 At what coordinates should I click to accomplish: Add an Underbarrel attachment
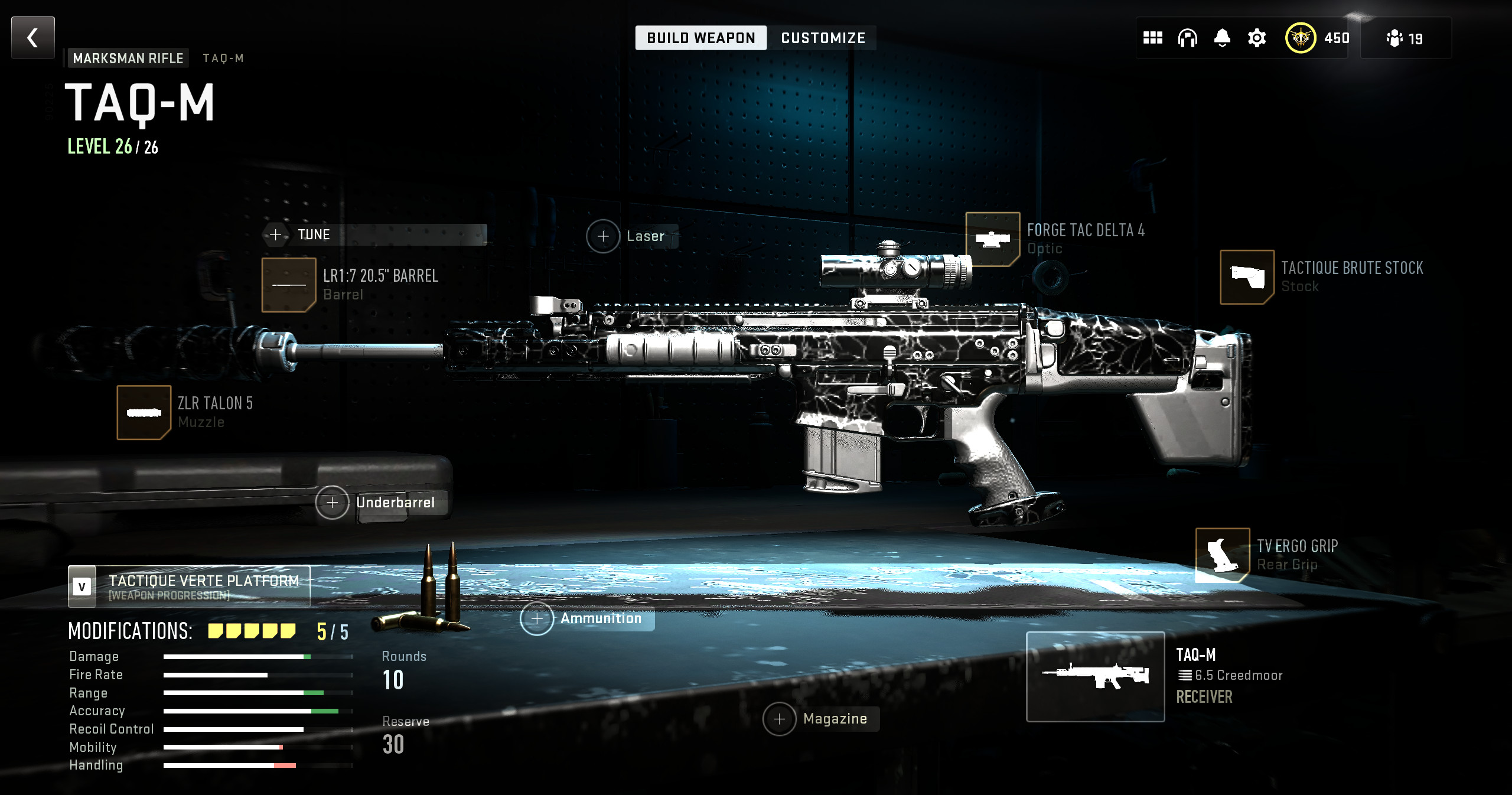(x=333, y=503)
